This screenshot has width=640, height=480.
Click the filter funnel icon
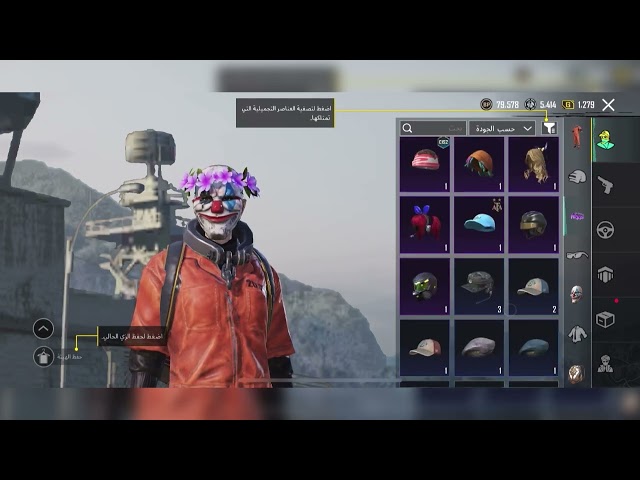(548, 128)
